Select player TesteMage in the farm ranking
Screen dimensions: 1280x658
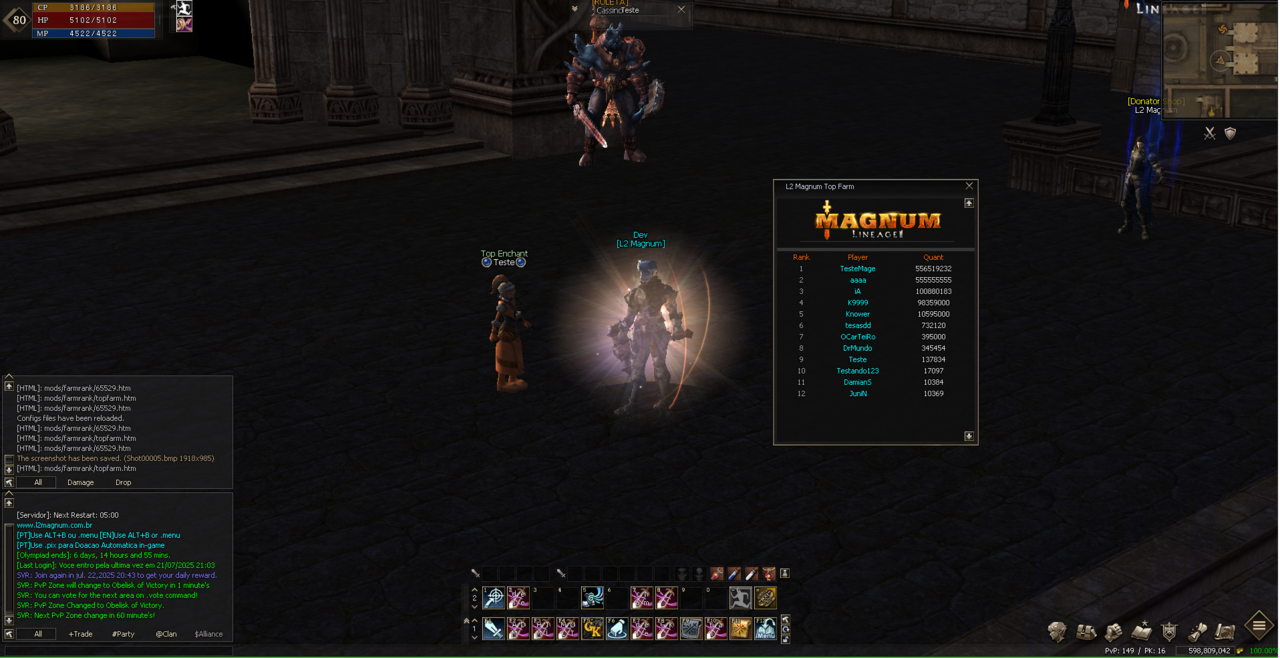point(857,269)
